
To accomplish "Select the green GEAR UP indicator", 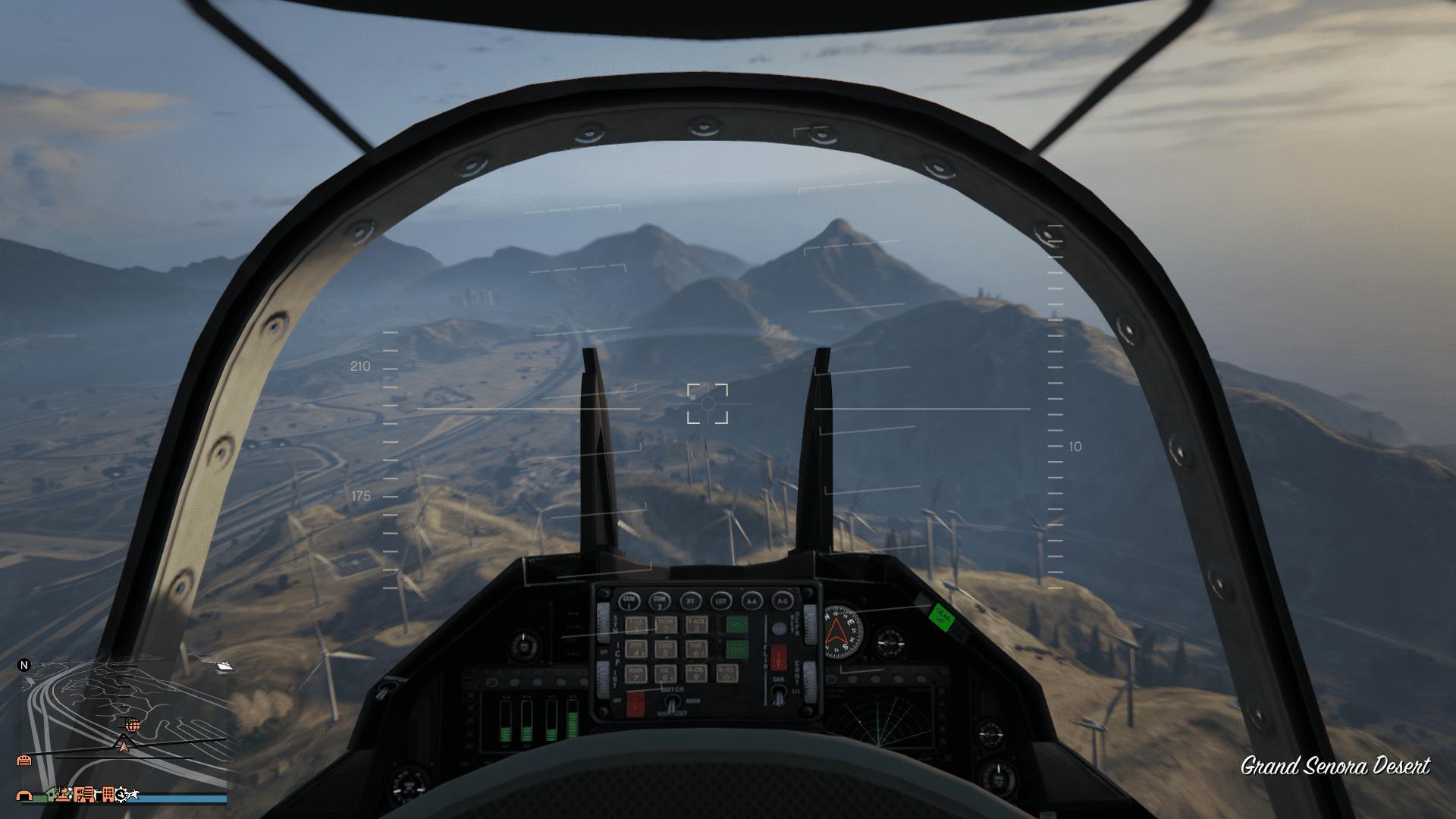I will click(940, 618).
